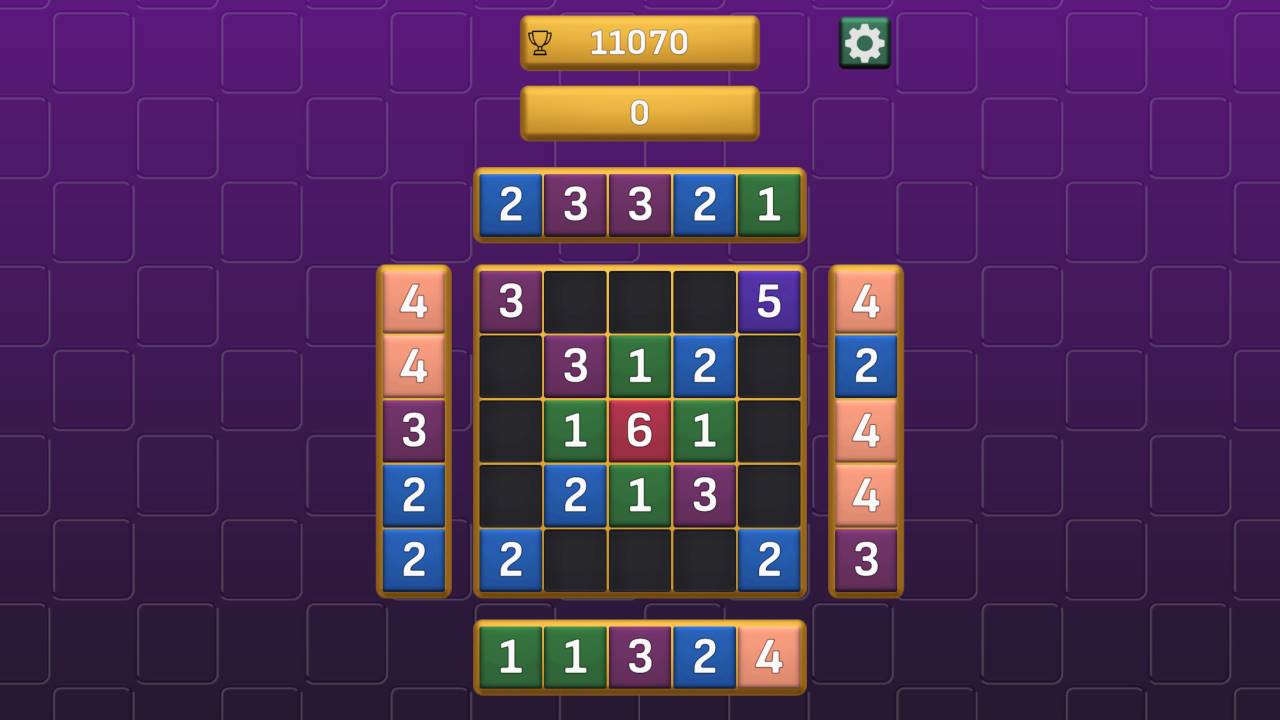Click the blue 2 tile in the bottom-left corner
1280x720 pixels.
tap(511, 561)
